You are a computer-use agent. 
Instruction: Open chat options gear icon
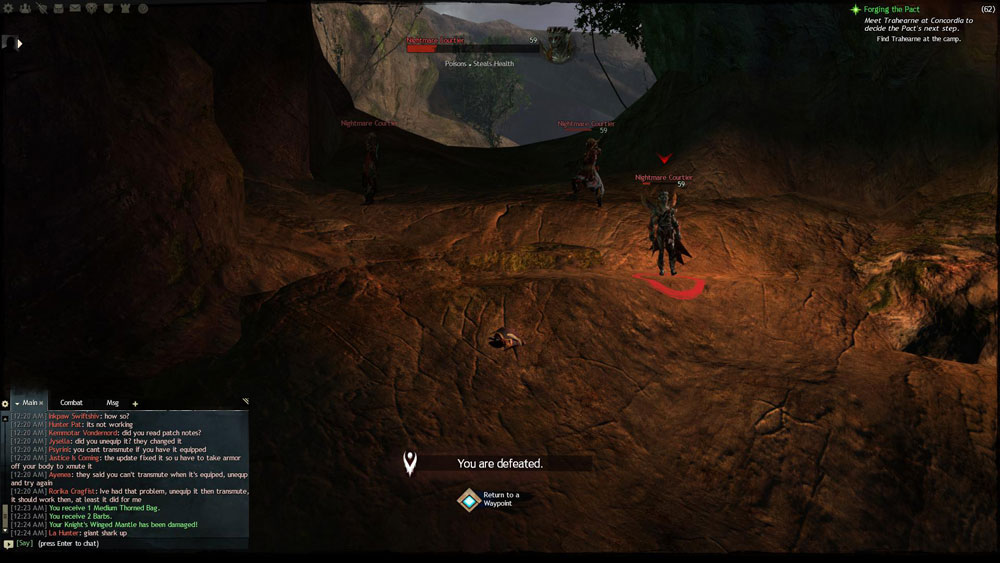point(5,403)
